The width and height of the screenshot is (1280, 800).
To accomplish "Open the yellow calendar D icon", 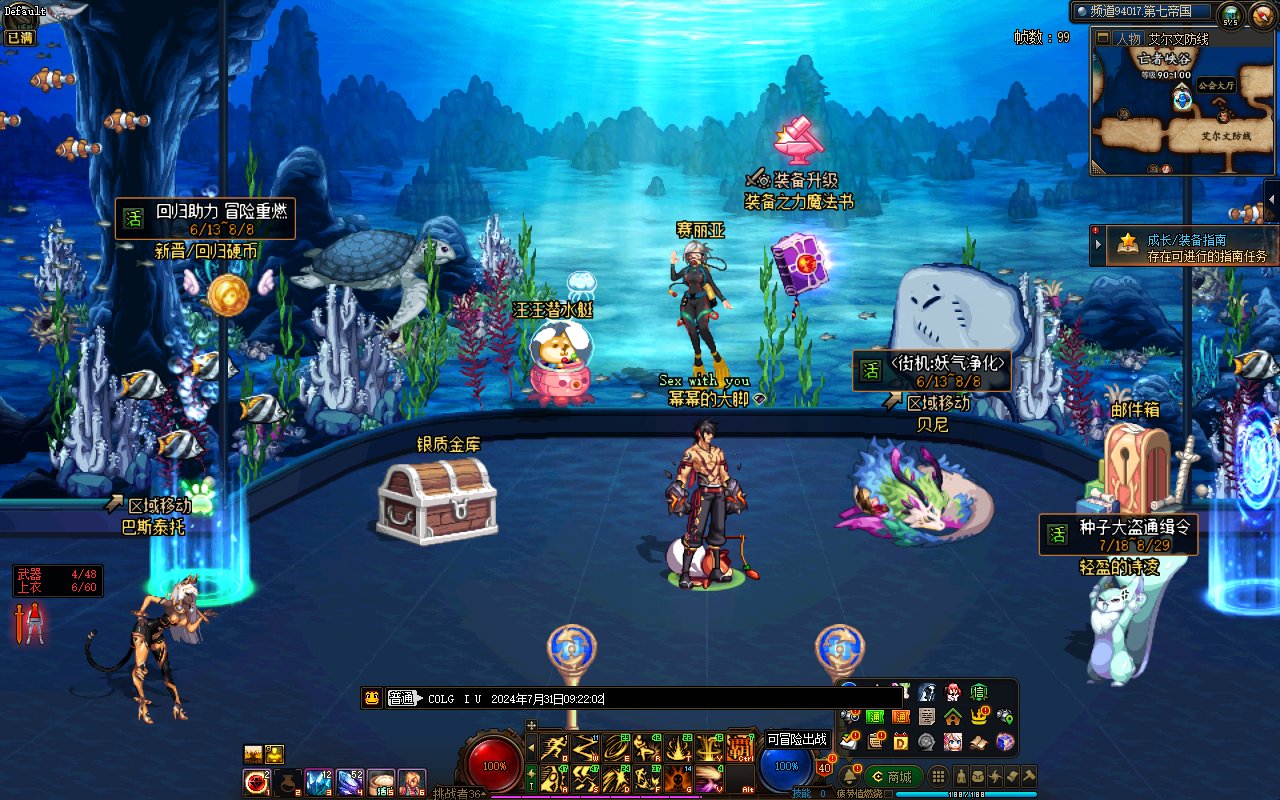I will 901,742.
